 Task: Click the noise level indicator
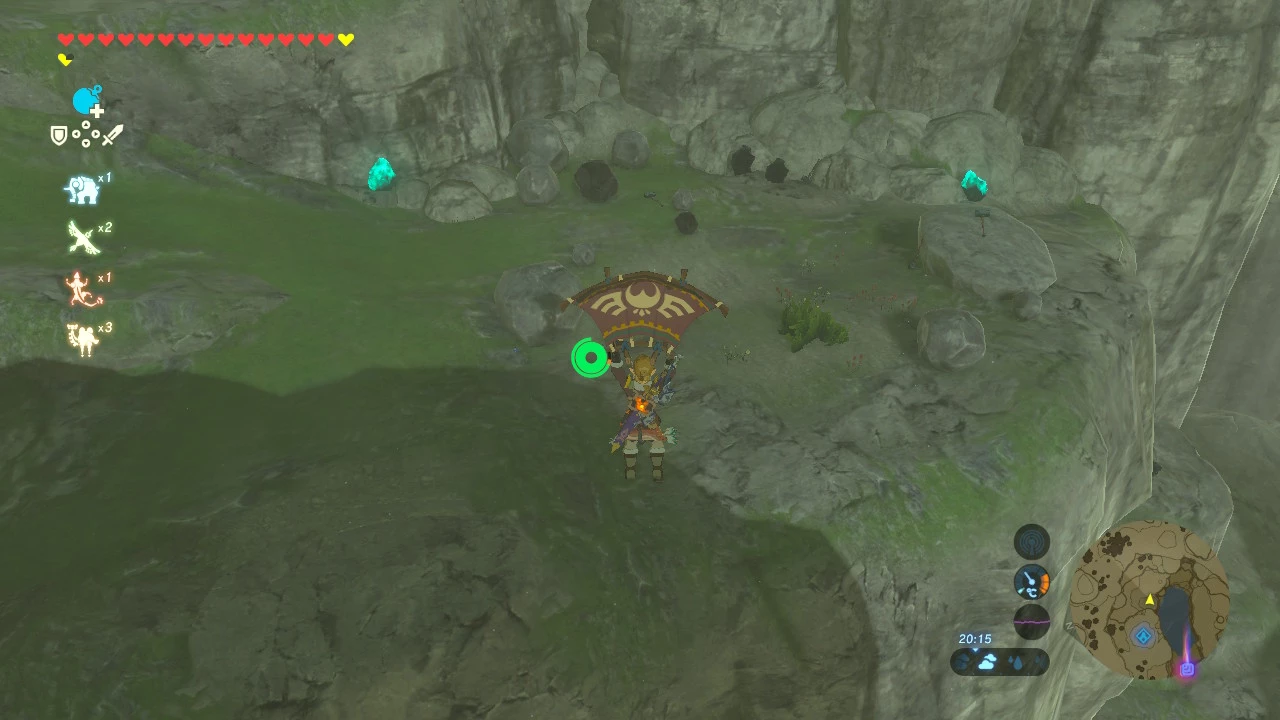click(1032, 620)
